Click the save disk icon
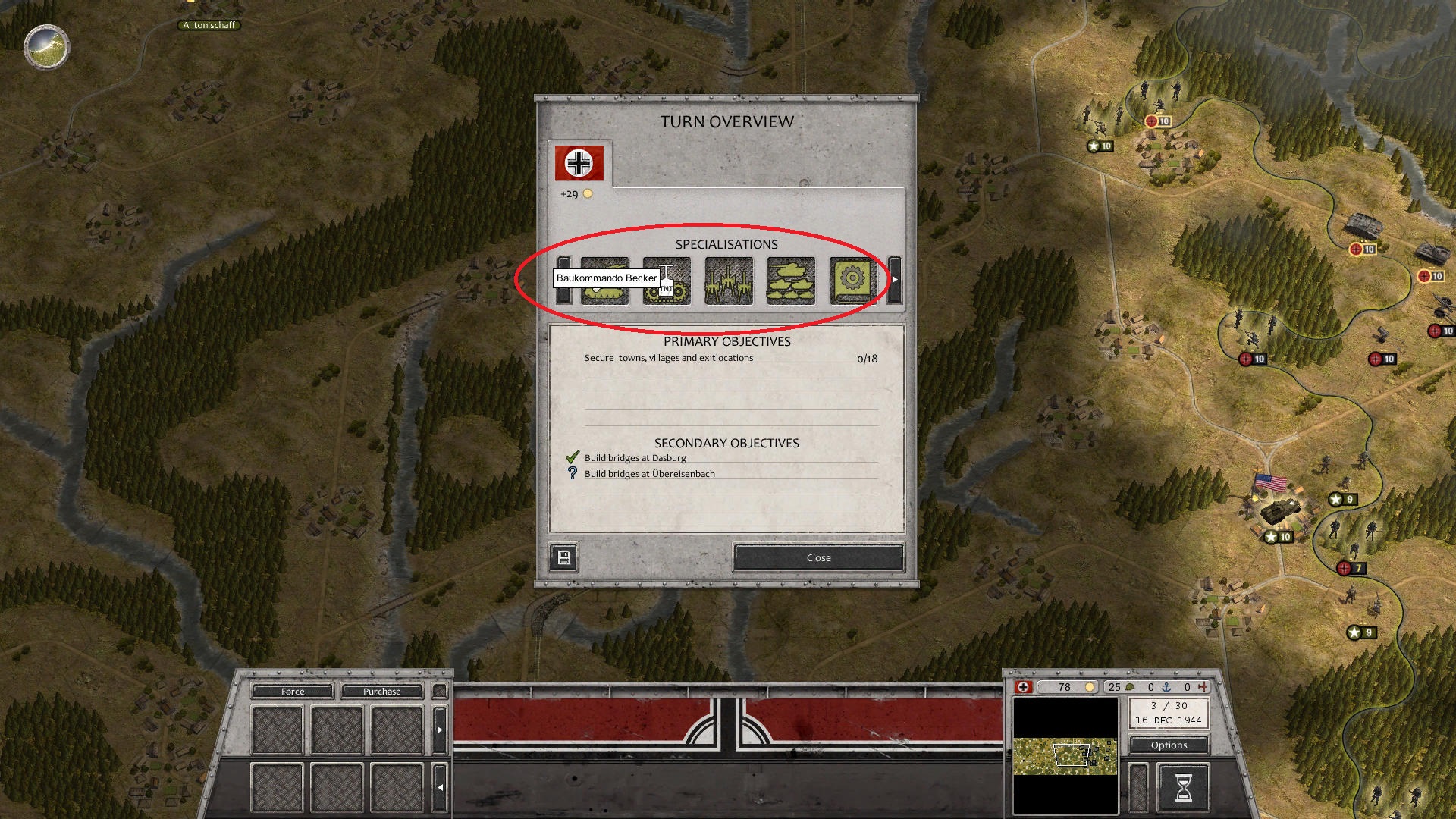The height and width of the screenshot is (819, 1456). pos(563,557)
